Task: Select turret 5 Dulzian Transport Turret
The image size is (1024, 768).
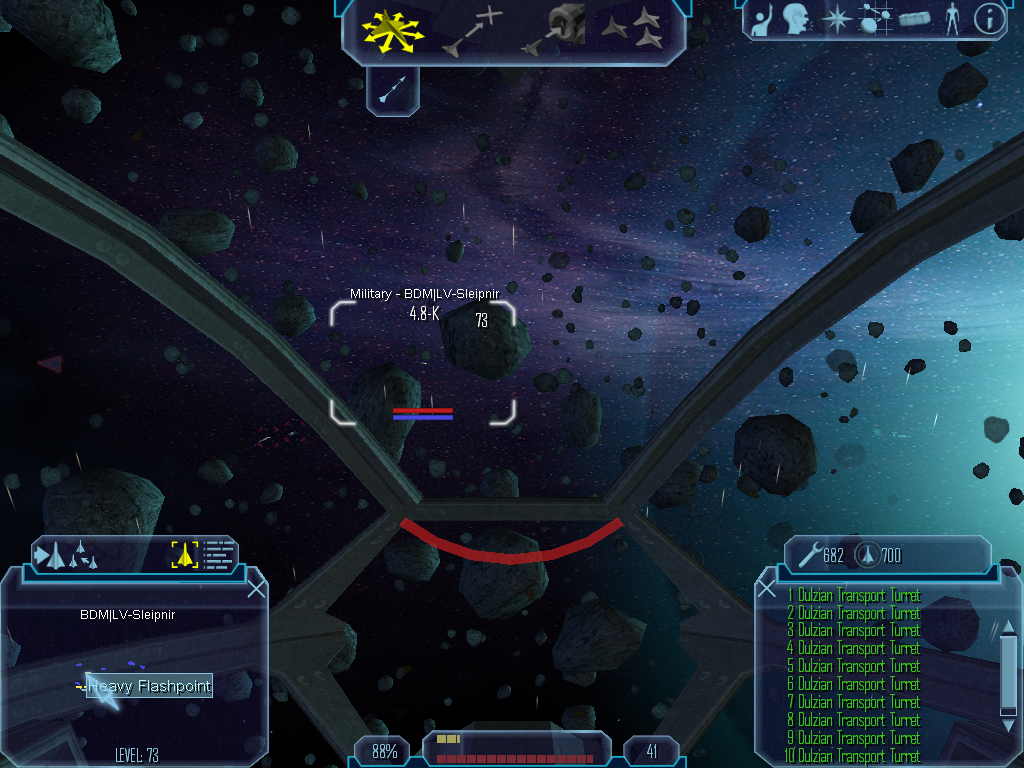Action: coord(854,666)
